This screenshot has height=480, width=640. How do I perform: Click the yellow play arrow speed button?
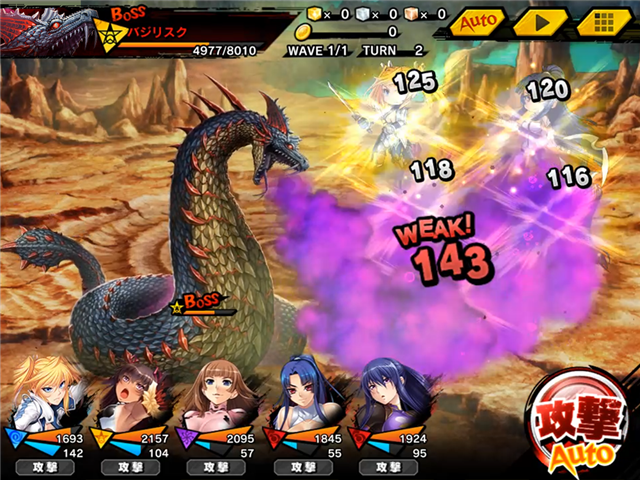click(x=540, y=21)
